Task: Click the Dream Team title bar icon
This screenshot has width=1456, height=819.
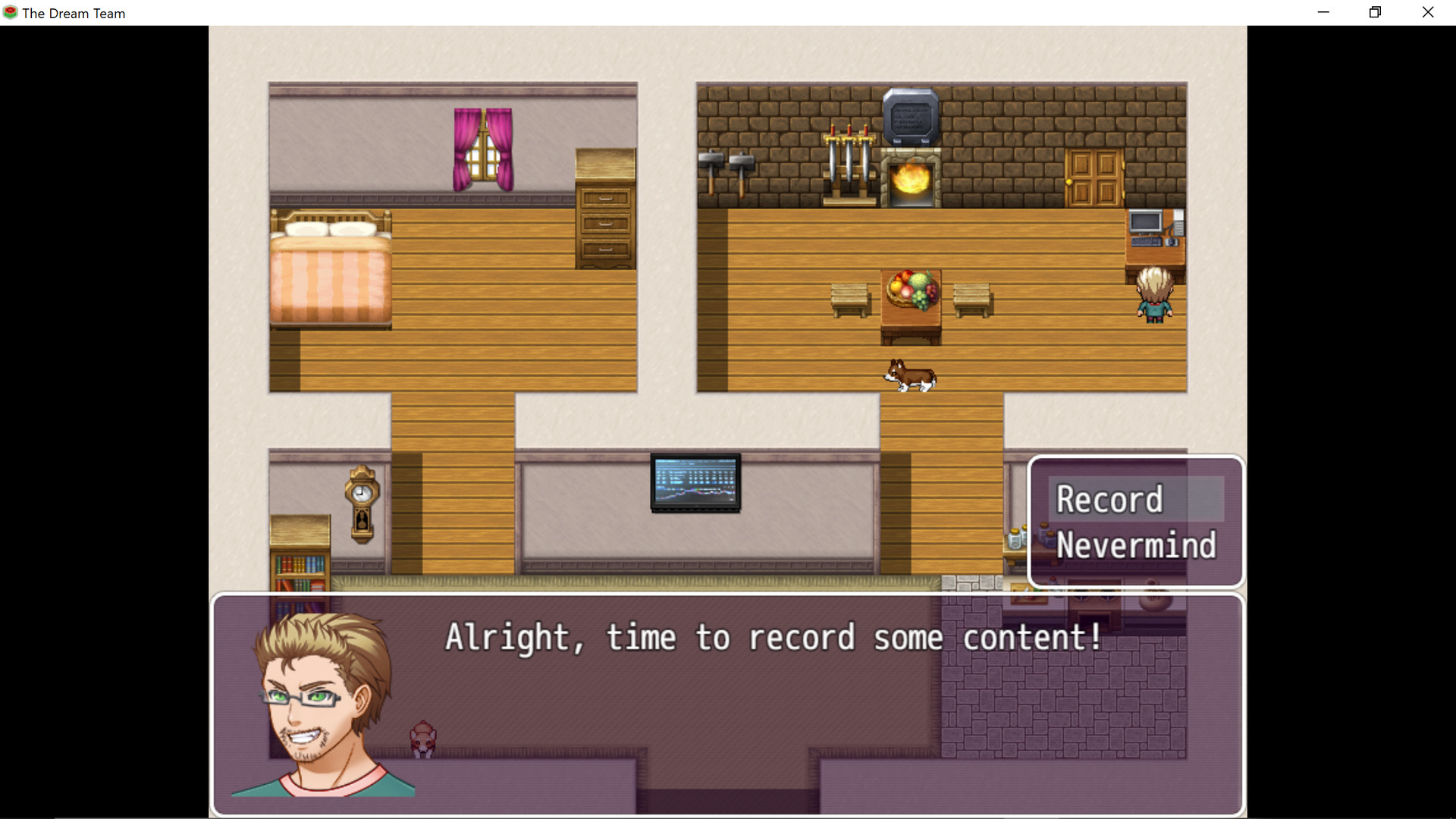Action: [x=10, y=12]
